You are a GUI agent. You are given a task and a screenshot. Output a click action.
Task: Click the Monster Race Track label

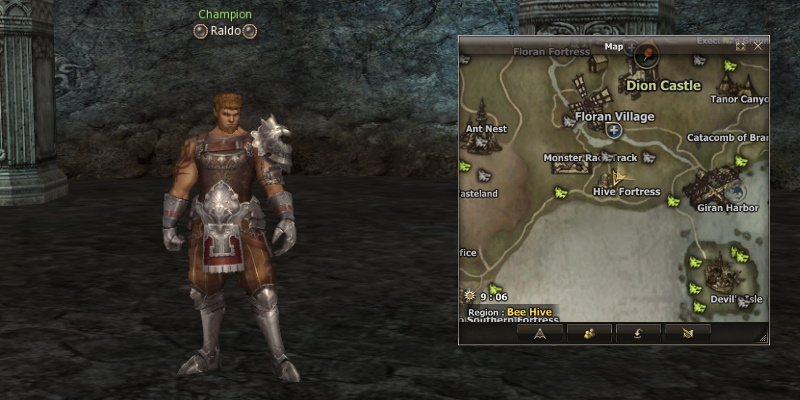coord(590,158)
